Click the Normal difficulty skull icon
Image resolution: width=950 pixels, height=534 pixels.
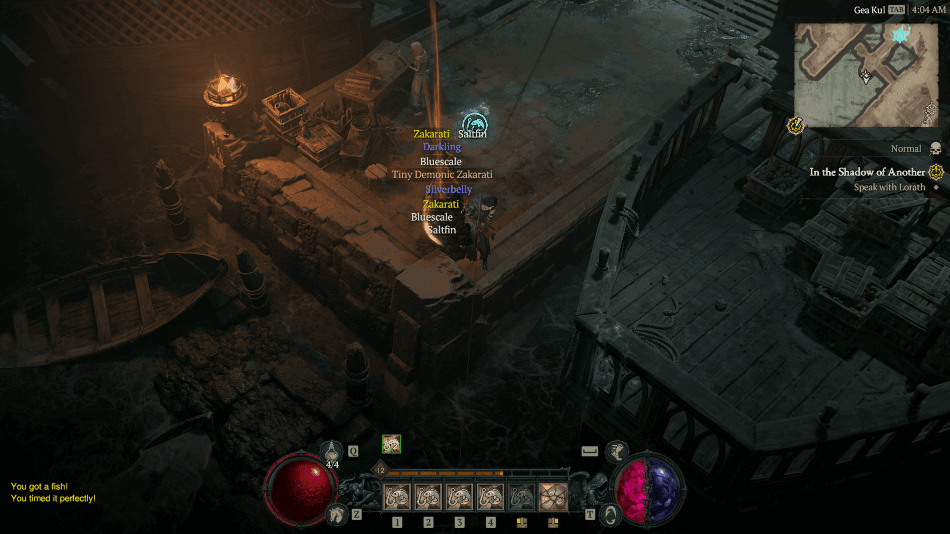(936, 149)
